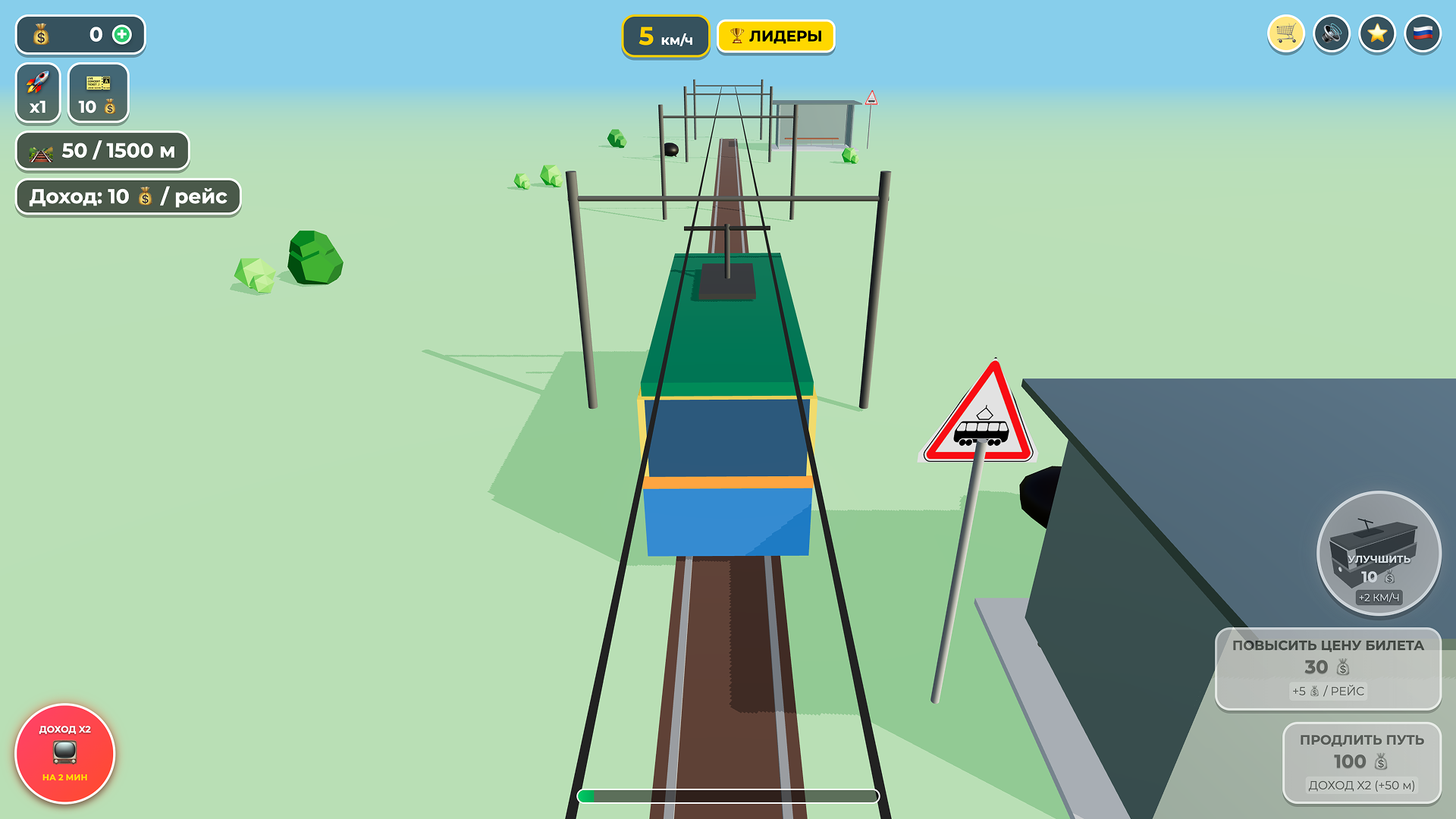Viewport: 1456px width, 819px height.
Task: Select the ticket icon costing 10 coins
Action: pyautogui.click(x=98, y=93)
